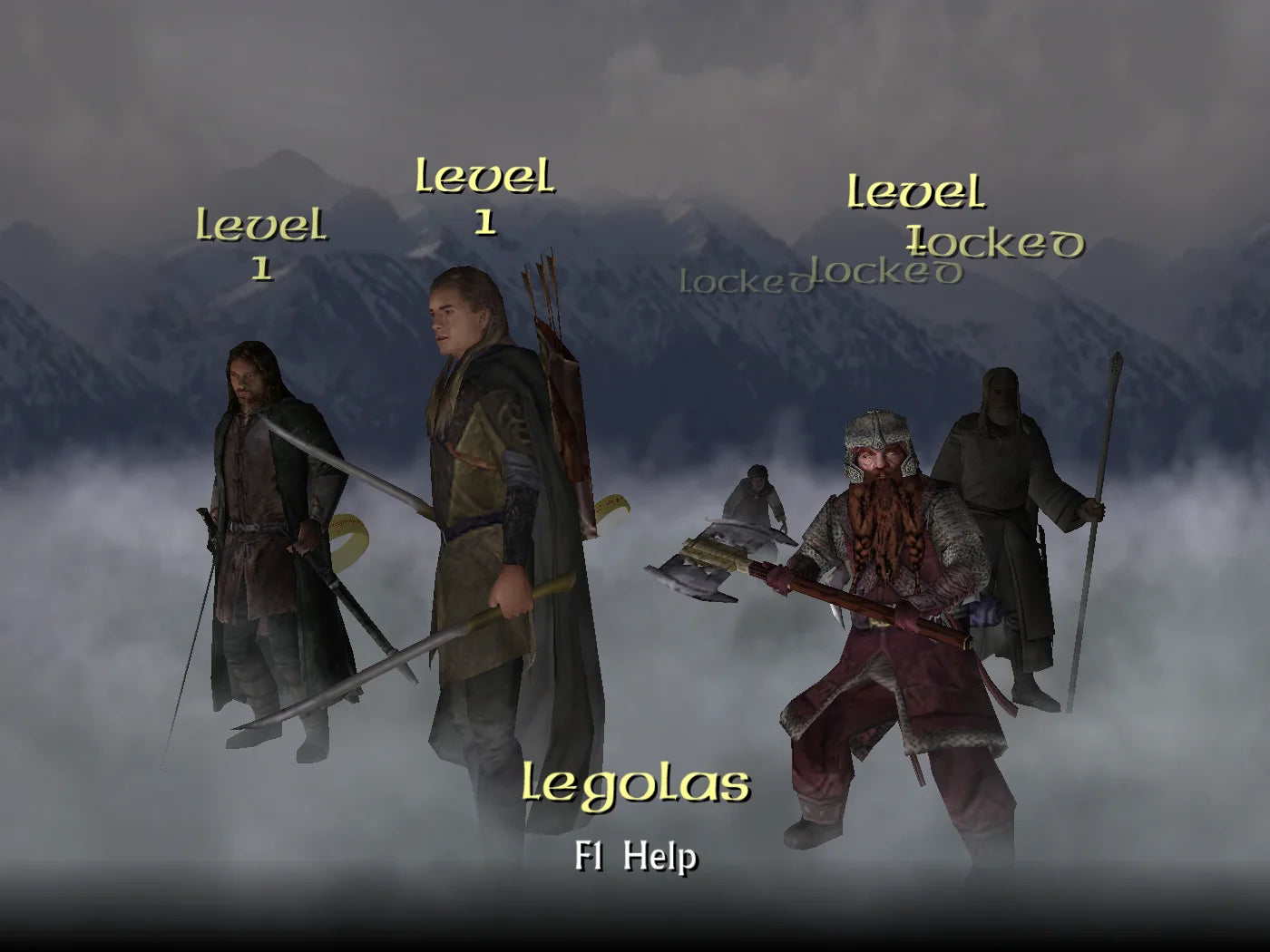The height and width of the screenshot is (952, 1270).
Task: Open Help via the F1 Help prompt
Action: click(635, 856)
